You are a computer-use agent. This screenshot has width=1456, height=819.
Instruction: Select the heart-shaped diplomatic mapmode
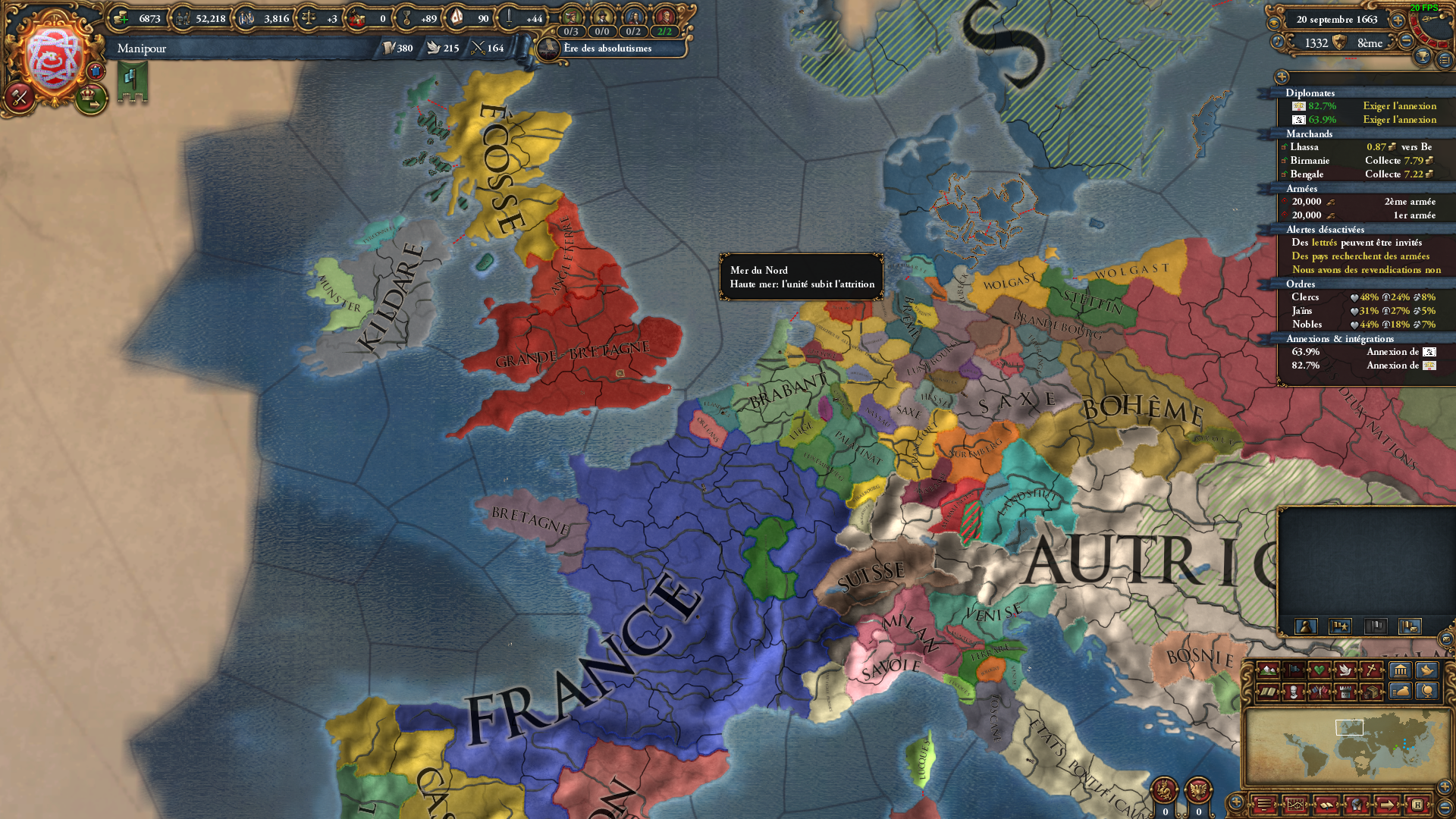[x=1319, y=670]
